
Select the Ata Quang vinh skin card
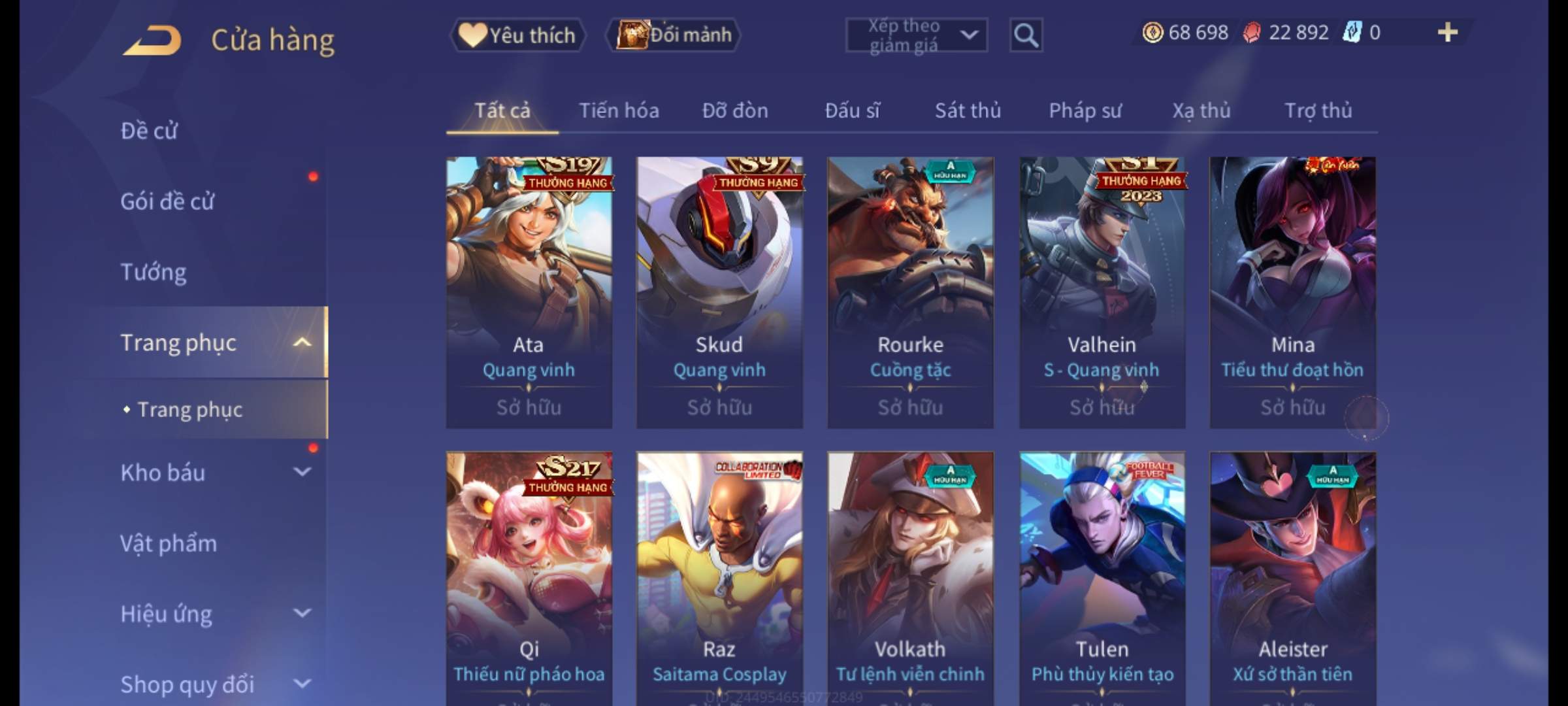[529, 292]
